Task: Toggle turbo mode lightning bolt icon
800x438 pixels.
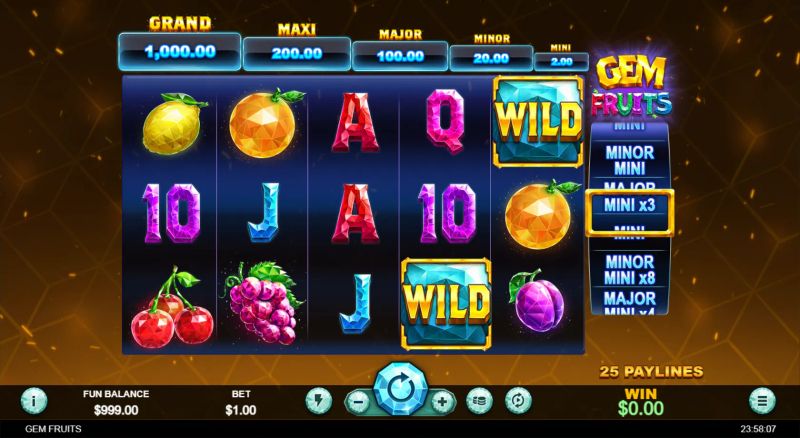Action: [x=318, y=401]
